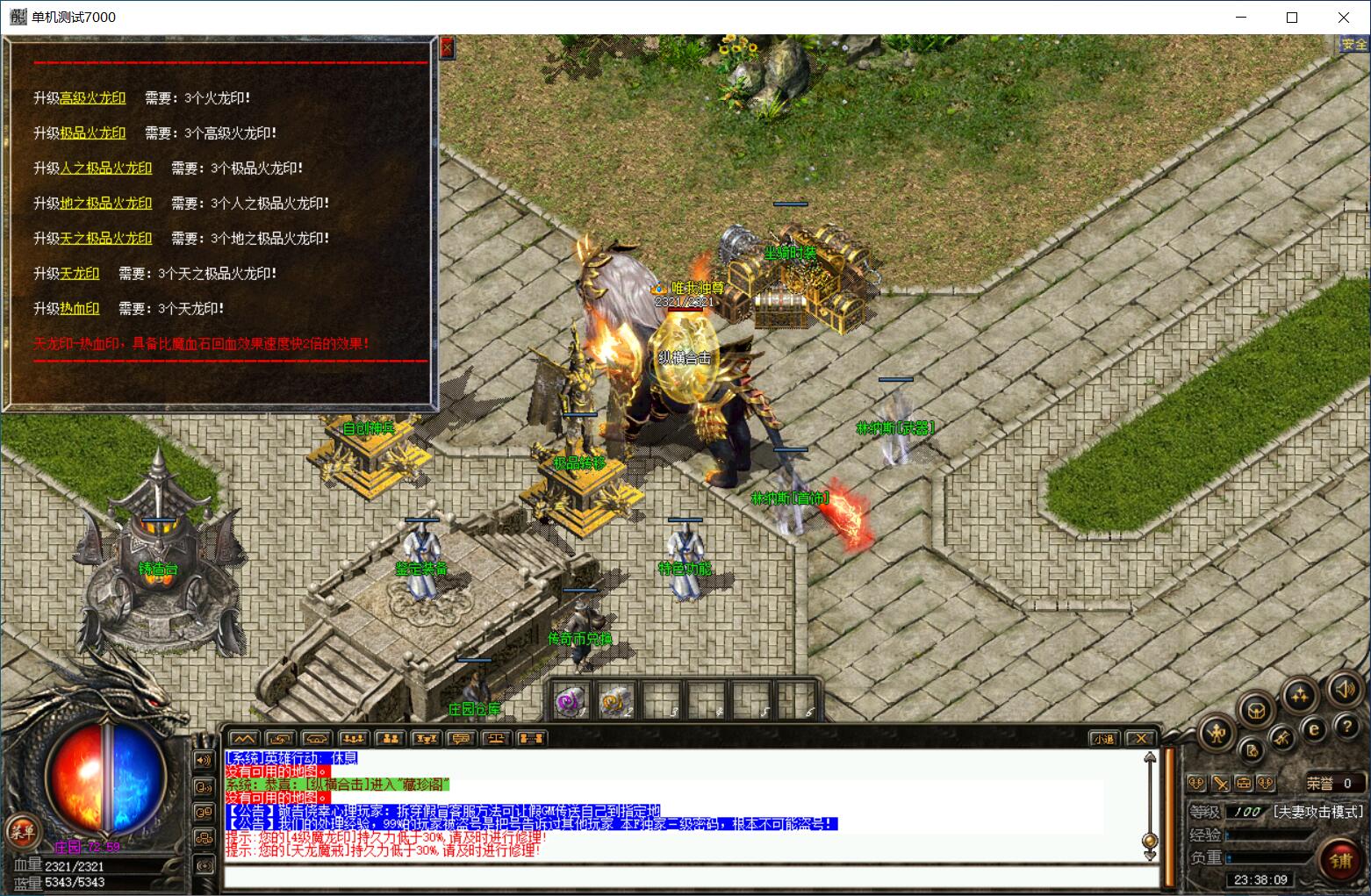Screen dimensions: 1371x896
Task: Toggle sound with the speaker round icon
Action: point(1343,689)
